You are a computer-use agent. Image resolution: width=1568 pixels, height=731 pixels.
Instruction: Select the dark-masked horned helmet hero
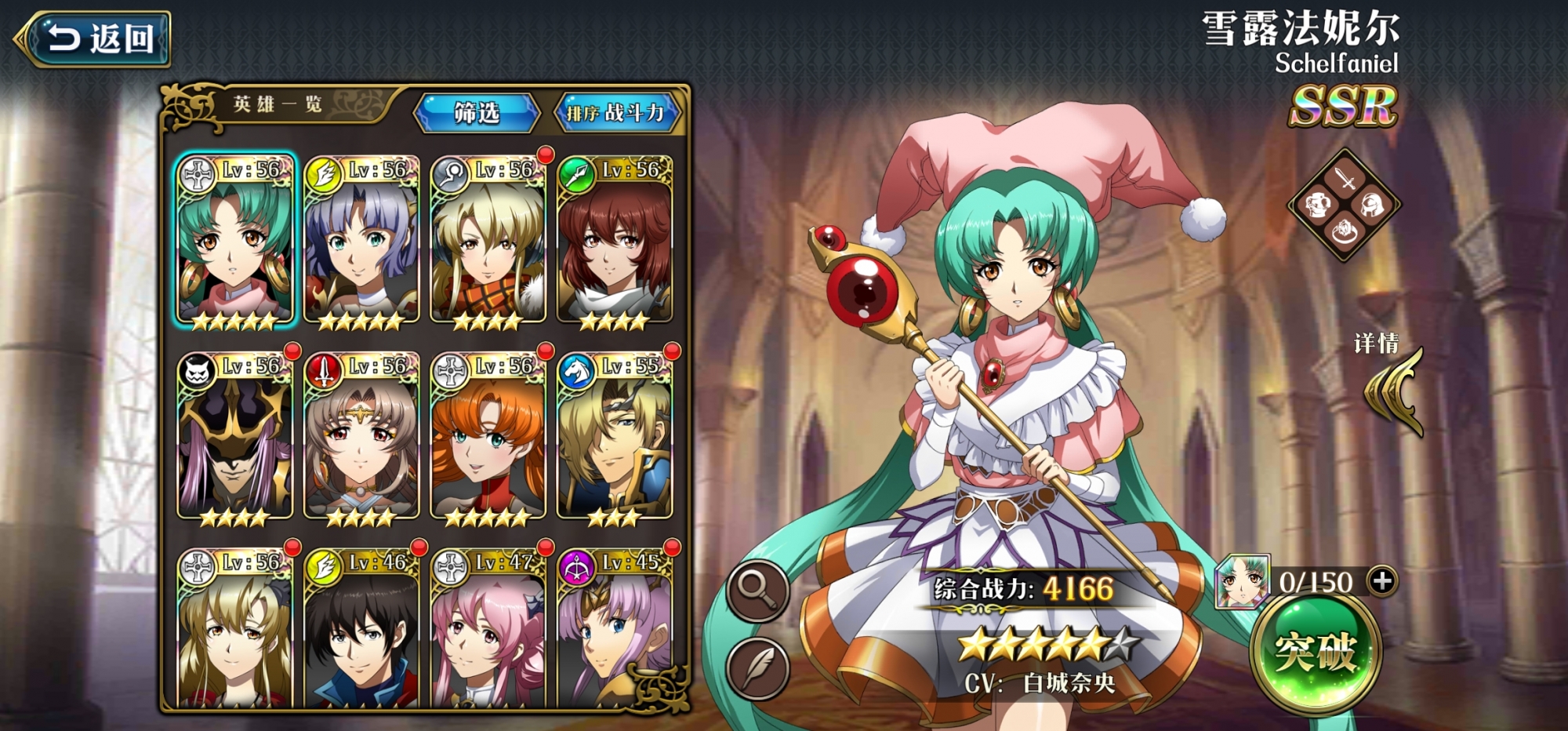(234, 438)
